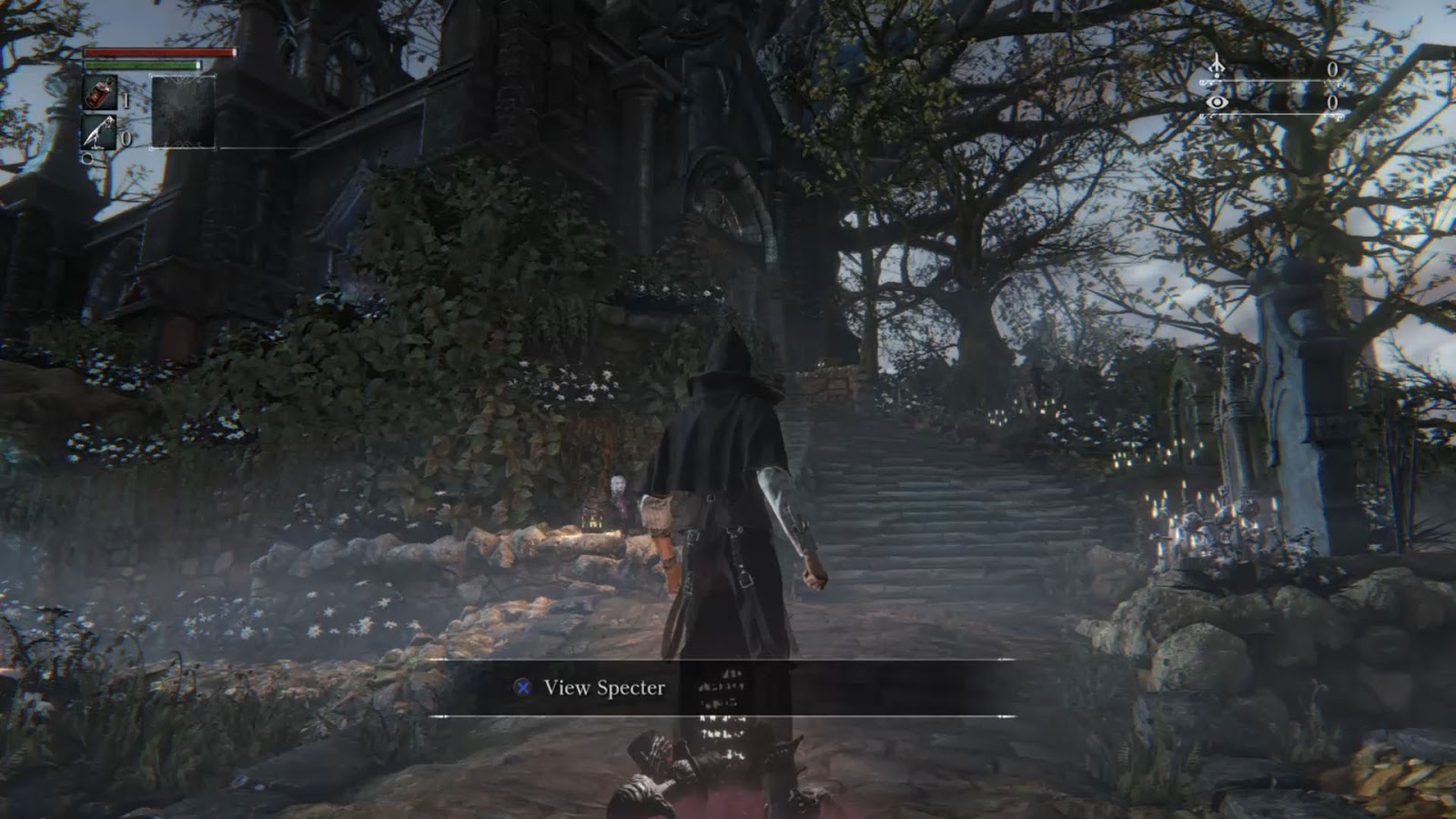The width and height of the screenshot is (1456, 819).
Task: Click the quicksilver bullet item icon
Action: coord(96,130)
